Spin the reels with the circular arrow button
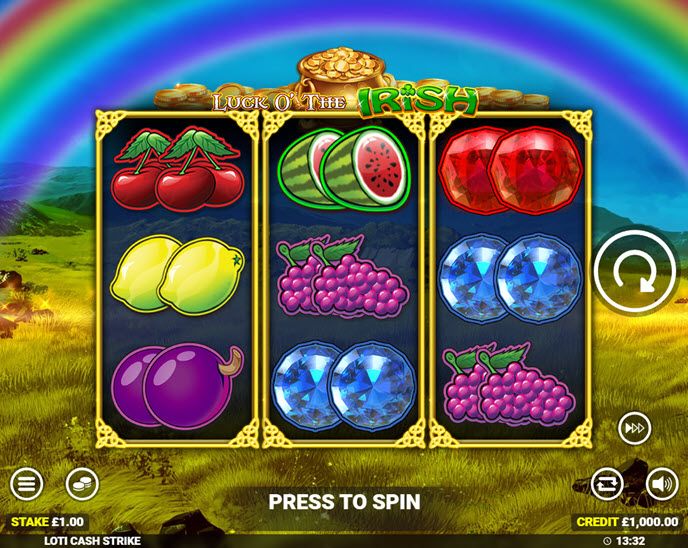This screenshot has width=688, height=548. 634,272
